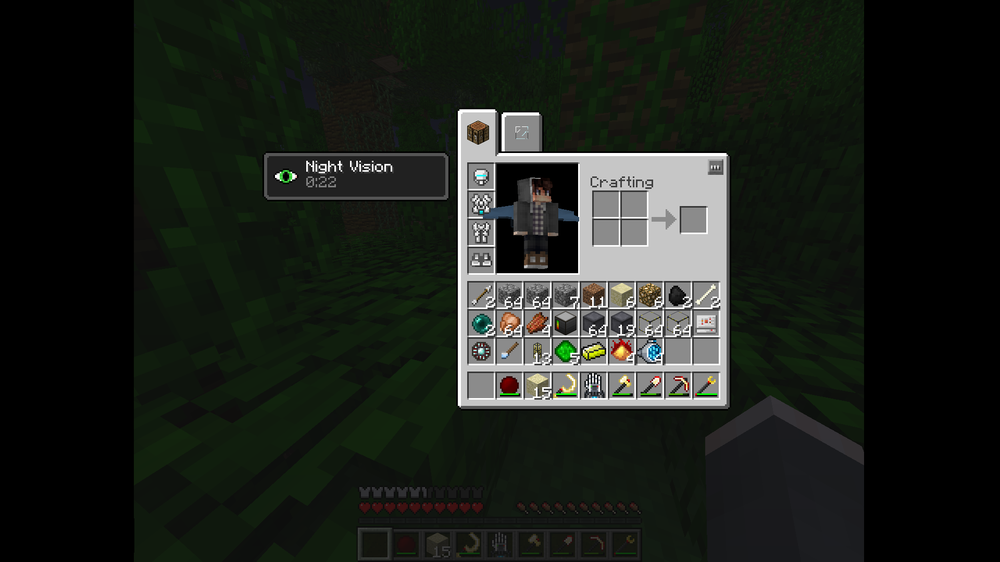Click the crafting output slot
Viewport: 1000px width, 562px height.
click(693, 220)
